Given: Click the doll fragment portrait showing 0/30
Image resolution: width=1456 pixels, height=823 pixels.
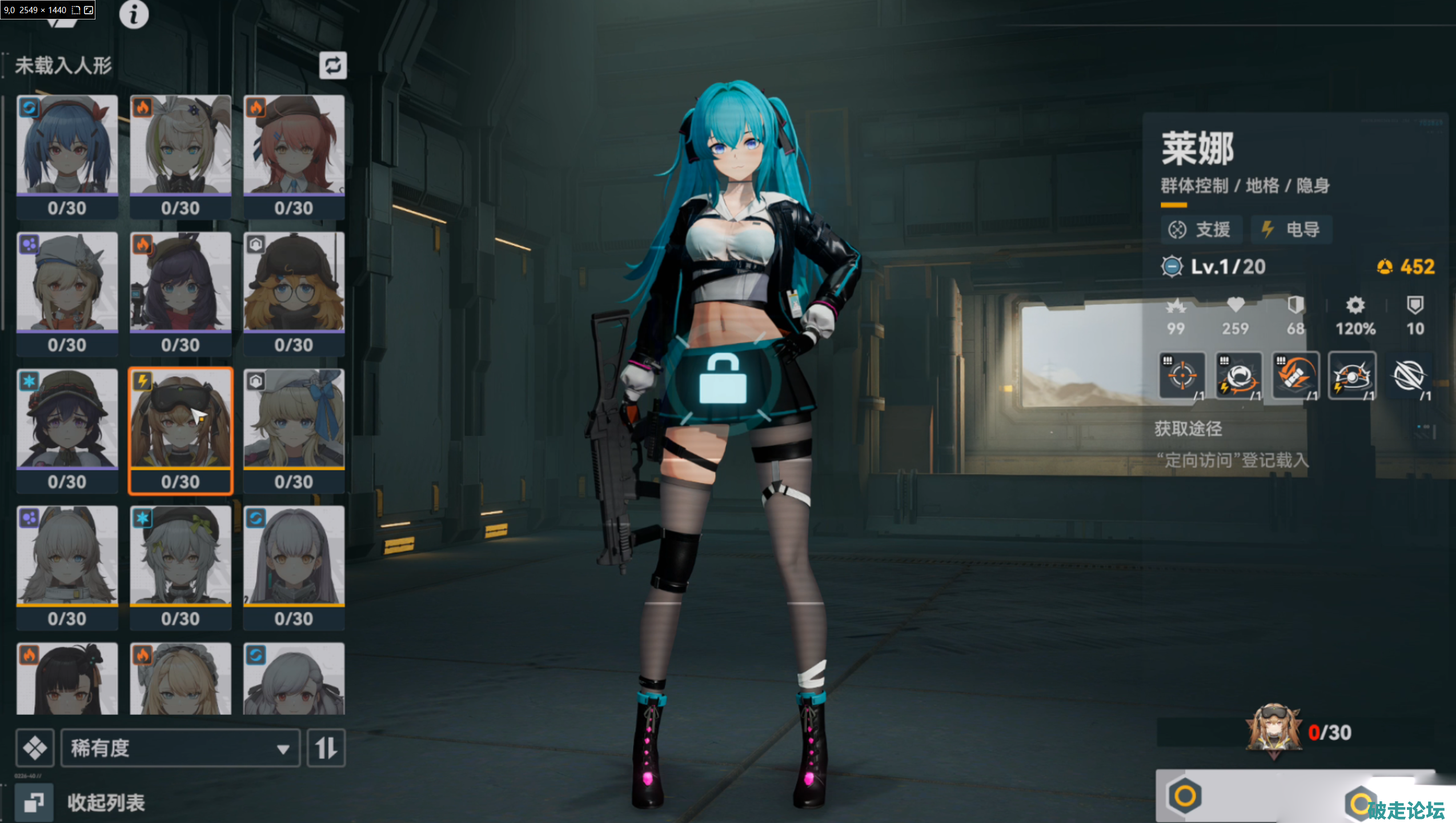Looking at the screenshot, I should [1274, 732].
